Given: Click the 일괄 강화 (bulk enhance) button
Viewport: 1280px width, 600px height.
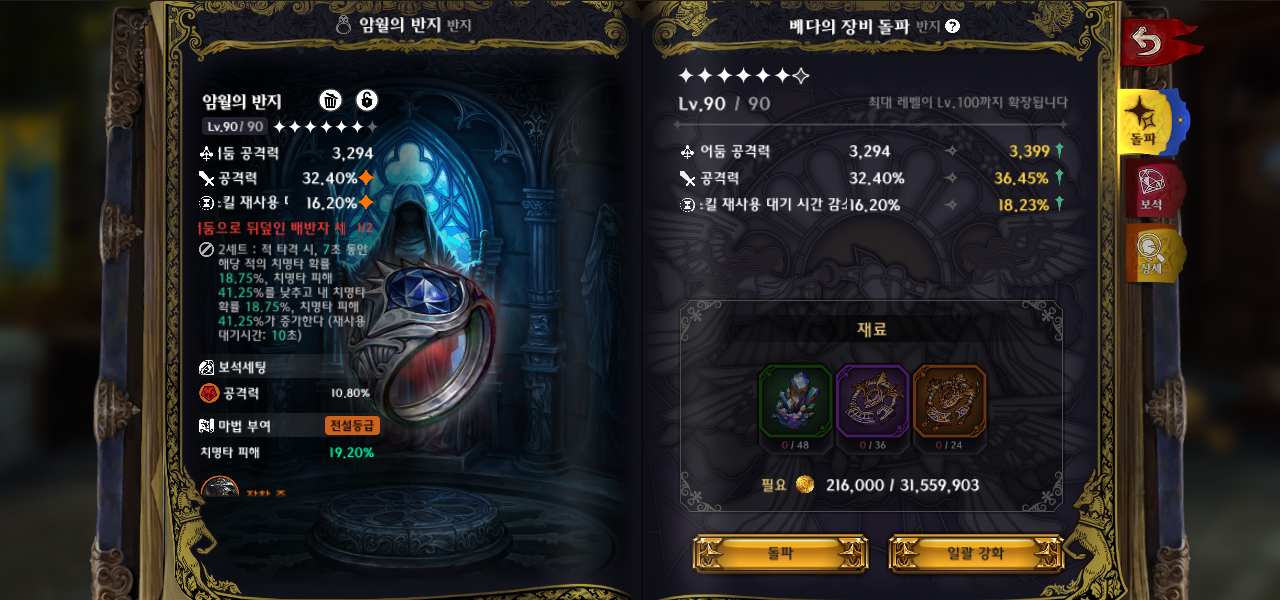Looking at the screenshot, I should pos(975,553).
